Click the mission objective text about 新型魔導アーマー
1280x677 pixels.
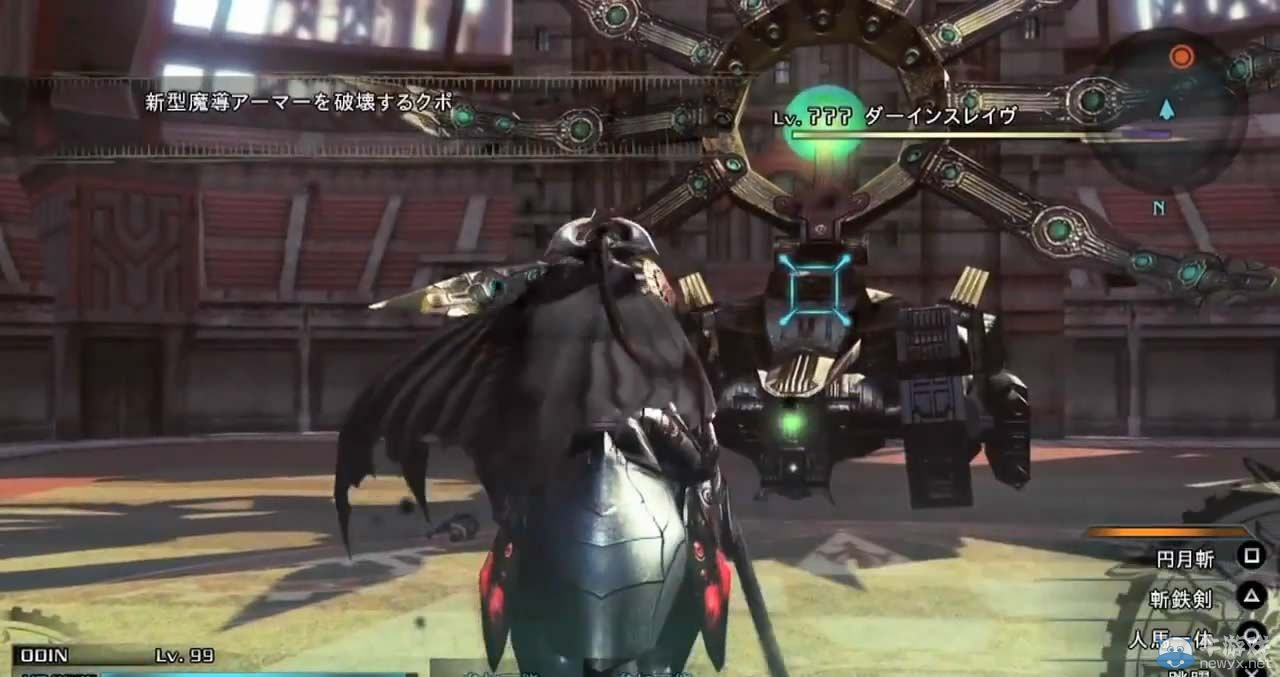(x=299, y=101)
